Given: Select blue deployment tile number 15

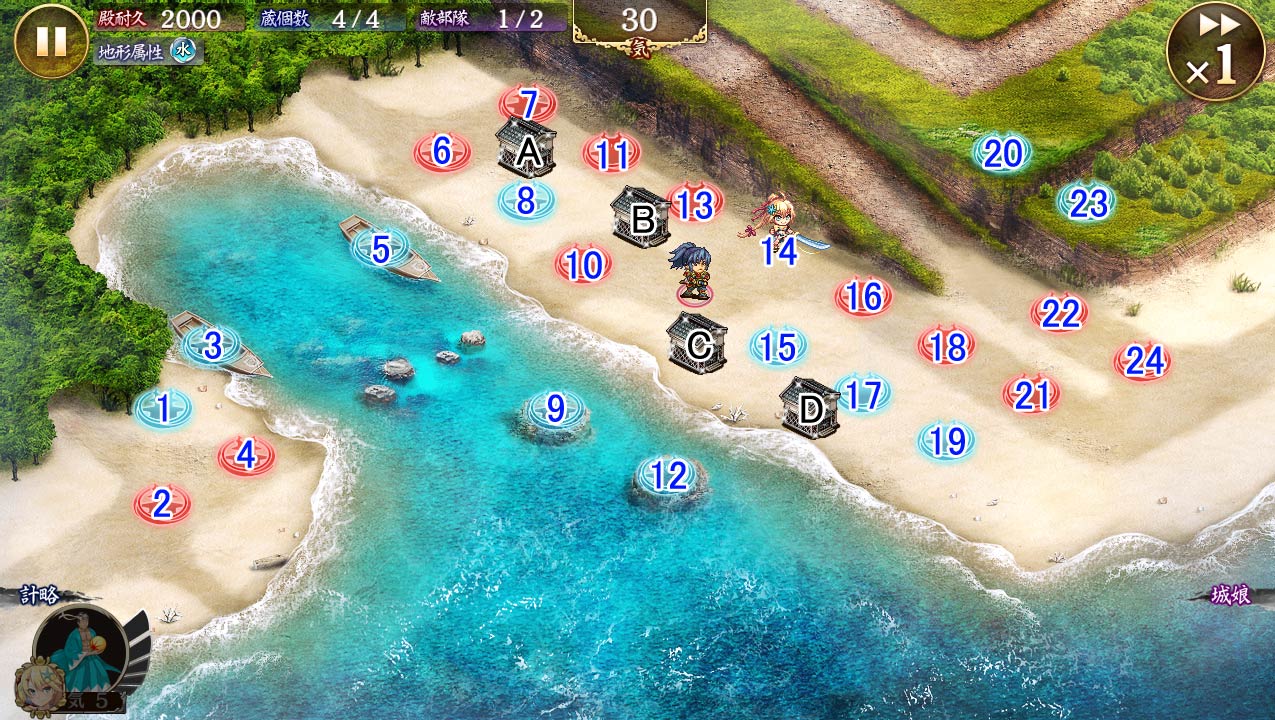Looking at the screenshot, I should pyautogui.click(x=777, y=347).
